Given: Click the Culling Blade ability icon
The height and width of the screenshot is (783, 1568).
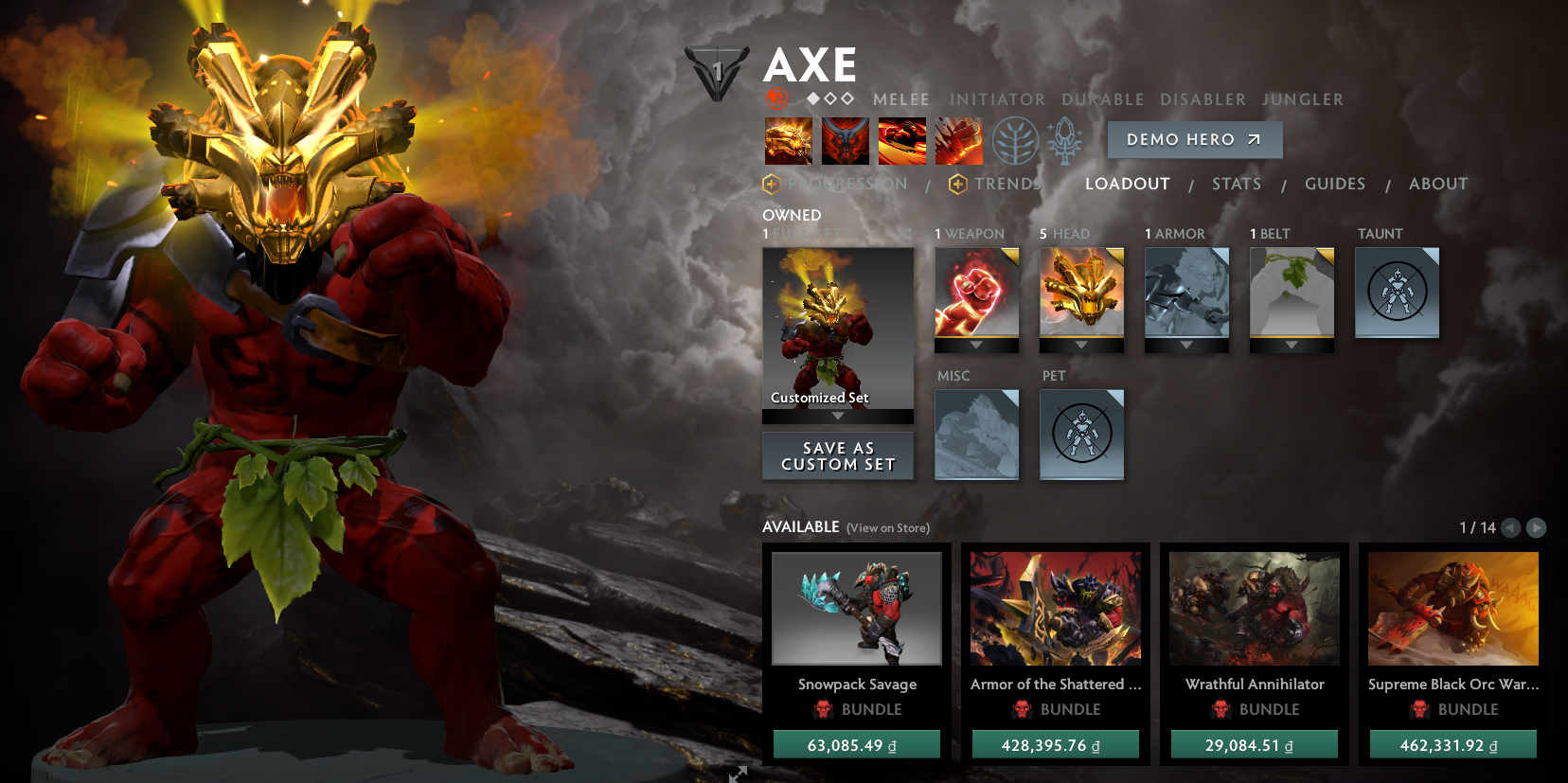Looking at the screenshot, I should coord(958,140).
